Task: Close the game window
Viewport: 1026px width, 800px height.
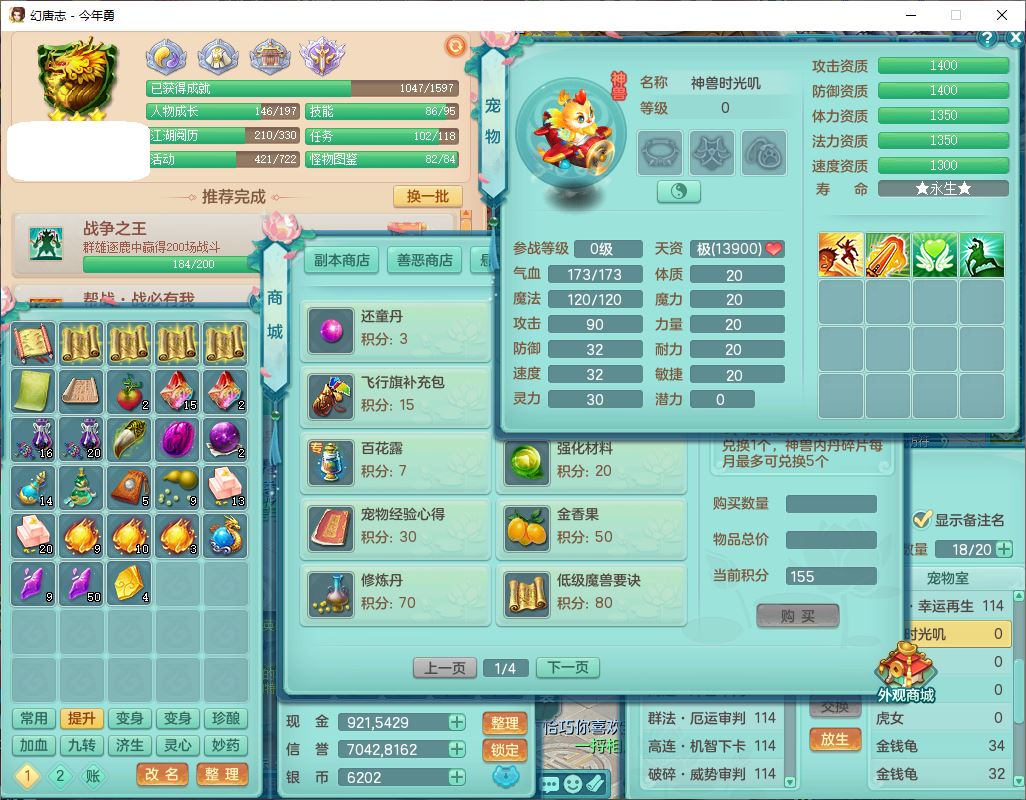Action: (1002, 15)
